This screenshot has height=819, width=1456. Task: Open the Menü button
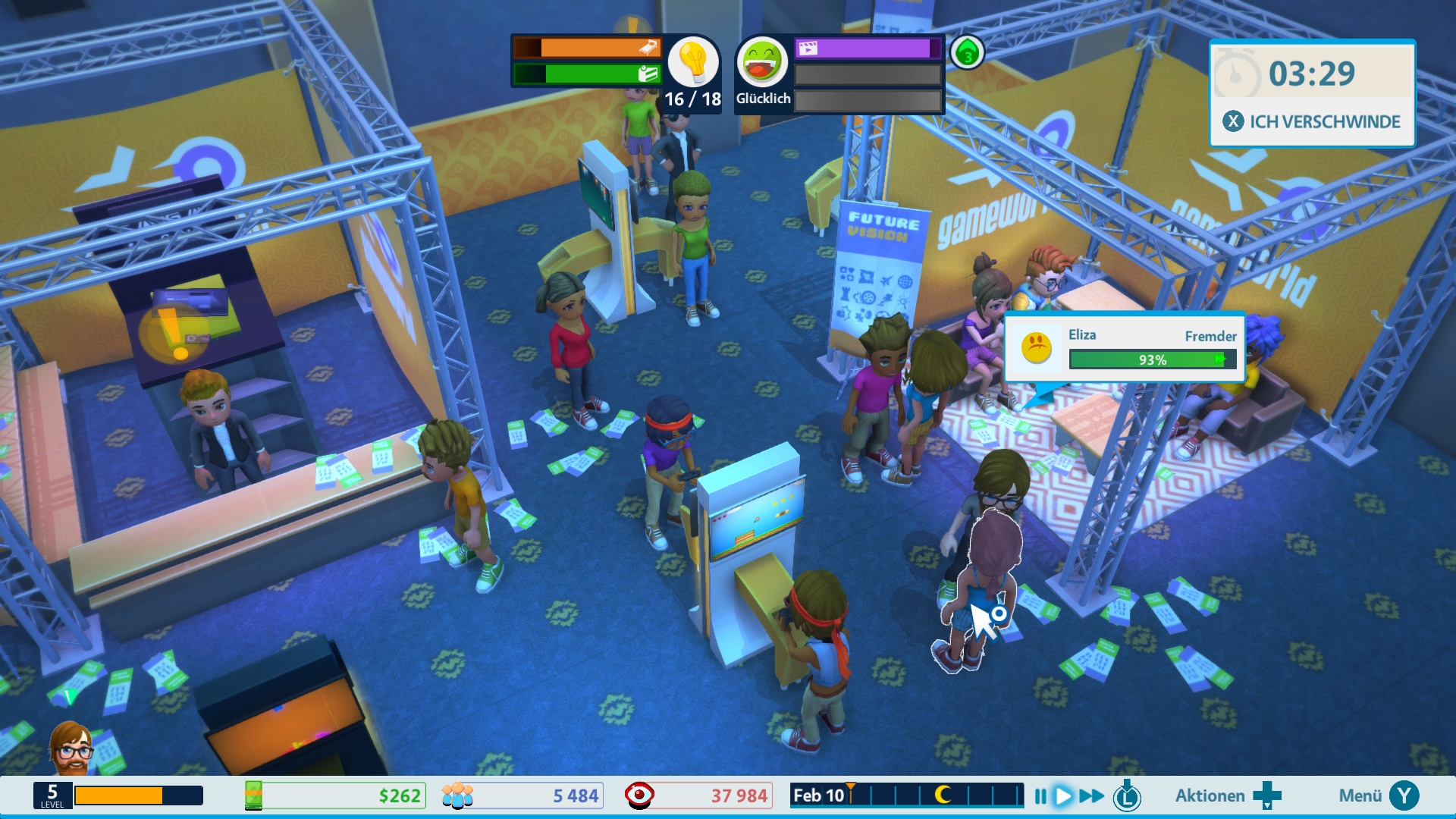pyautogui.click(x=1377, y=795)
